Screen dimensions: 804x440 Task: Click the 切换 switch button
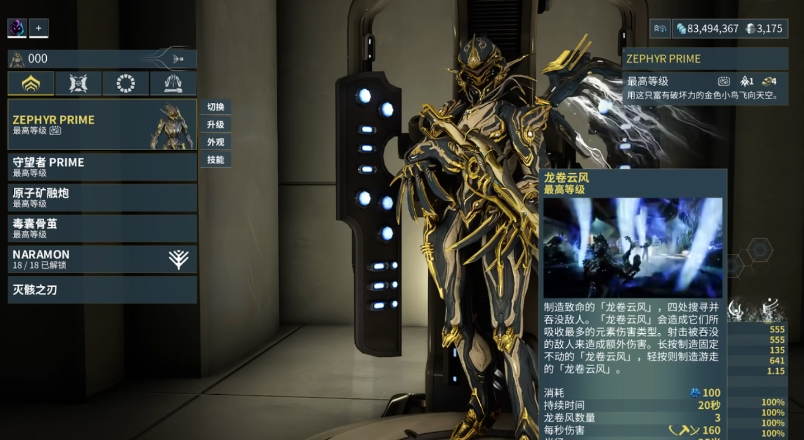pos(215,107)
